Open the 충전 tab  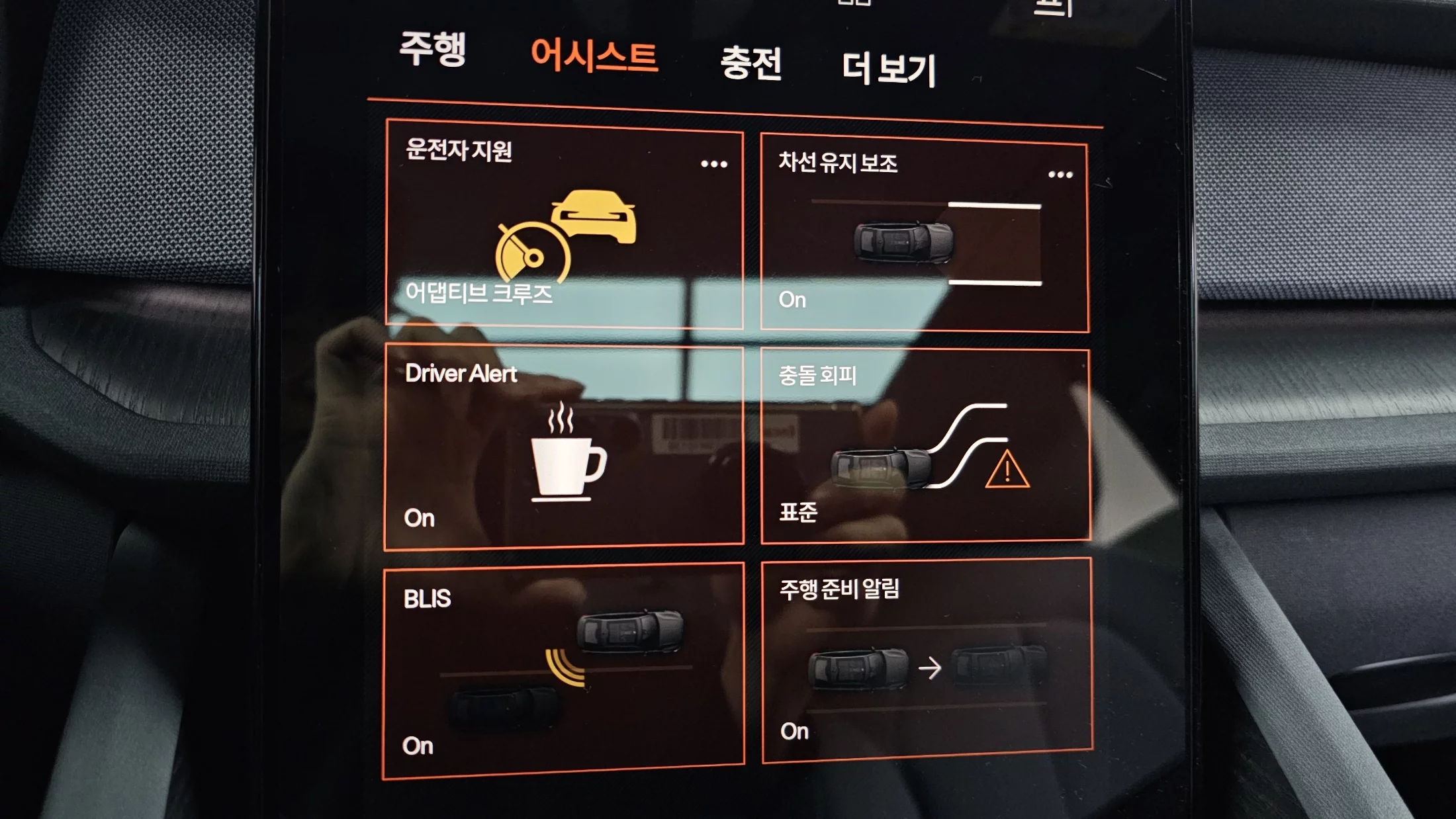tap(751, 64)
